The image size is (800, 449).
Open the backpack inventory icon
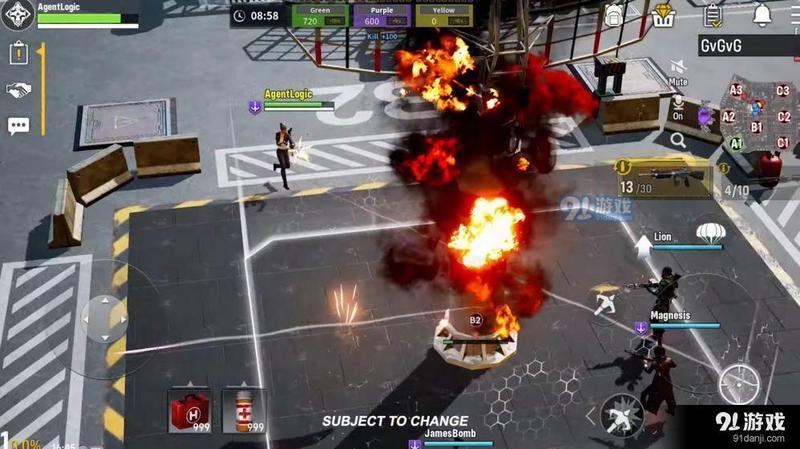614,15
